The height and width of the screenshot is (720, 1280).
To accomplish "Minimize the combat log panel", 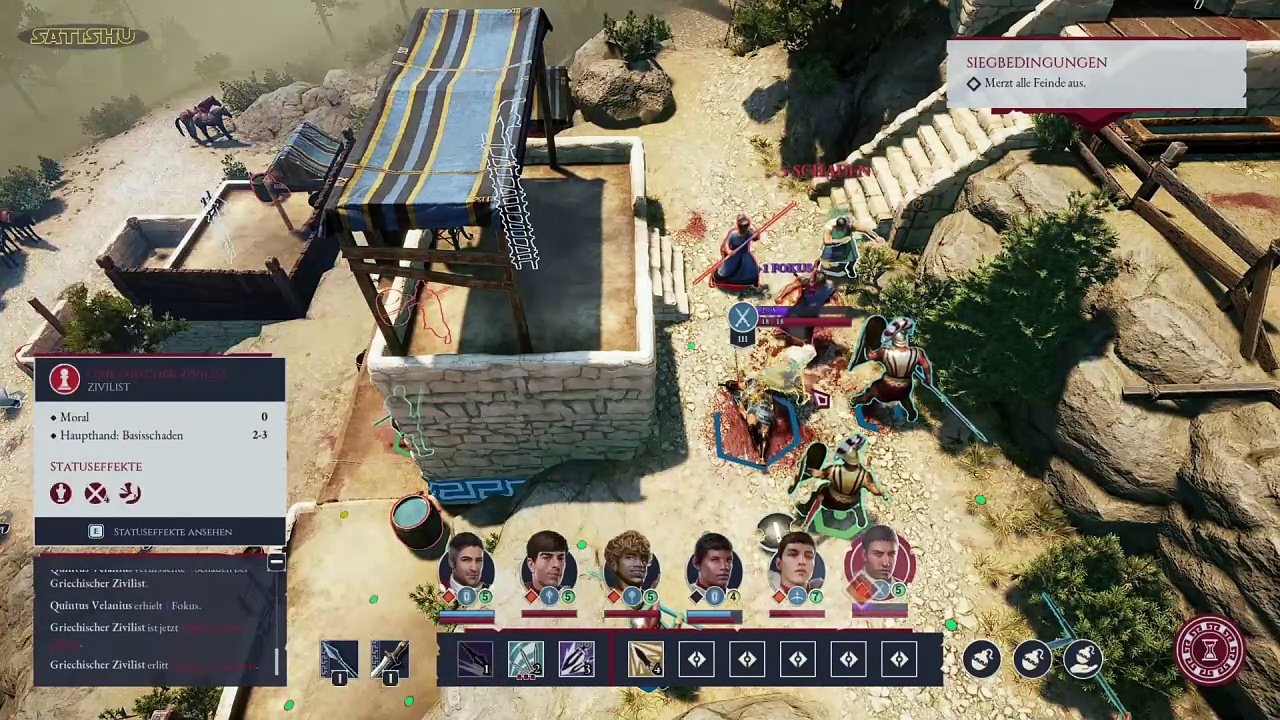I will click(x=276, y=562).
